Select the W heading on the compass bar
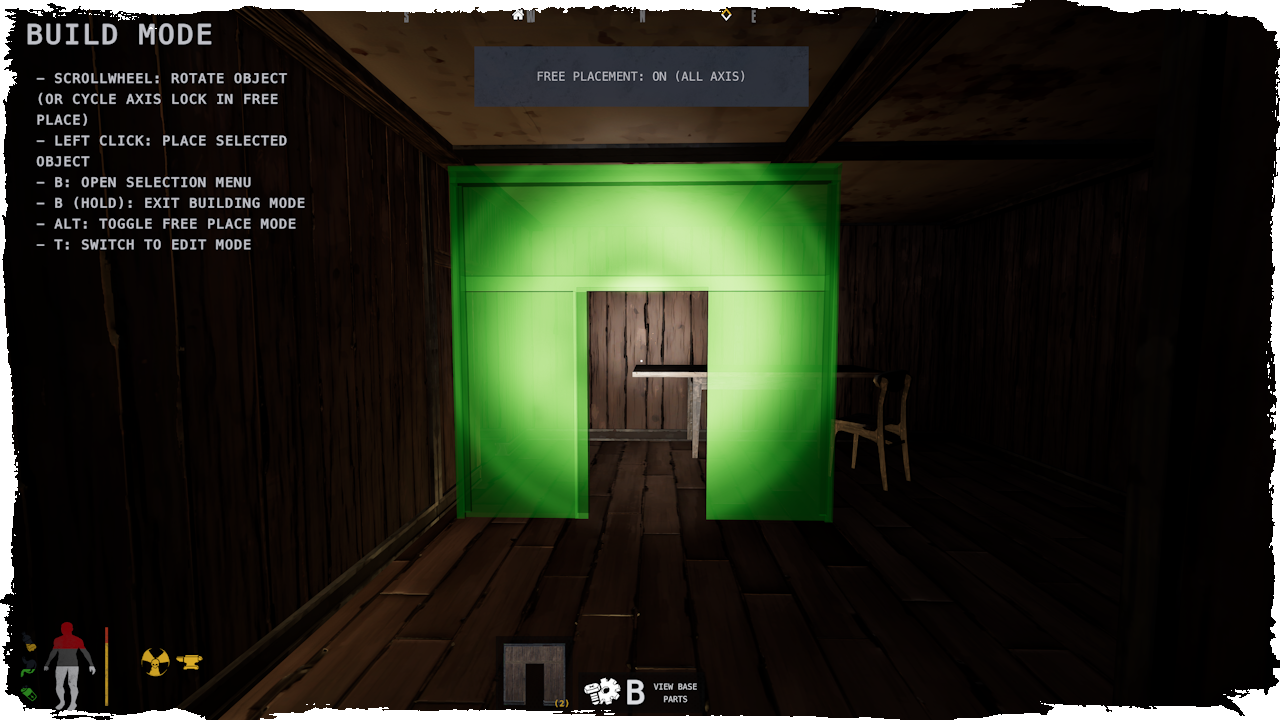The height and width of the screenshot is (720, 1280). click(531, 16)
